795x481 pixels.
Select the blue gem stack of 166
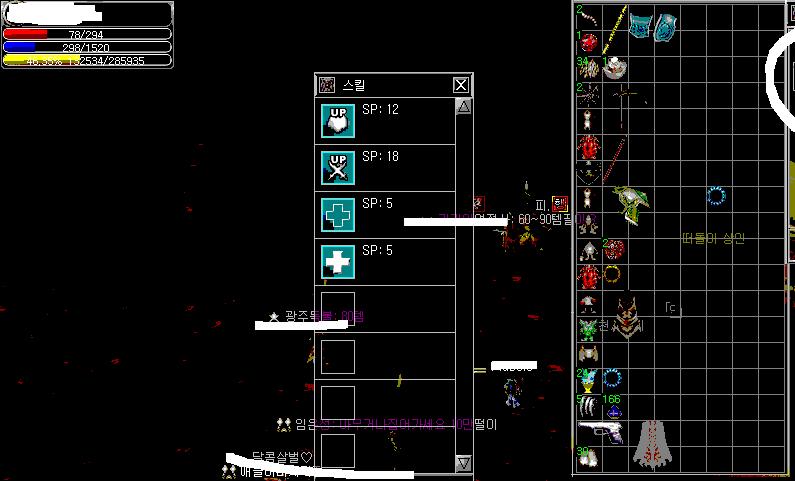click(x=614, y=412)
